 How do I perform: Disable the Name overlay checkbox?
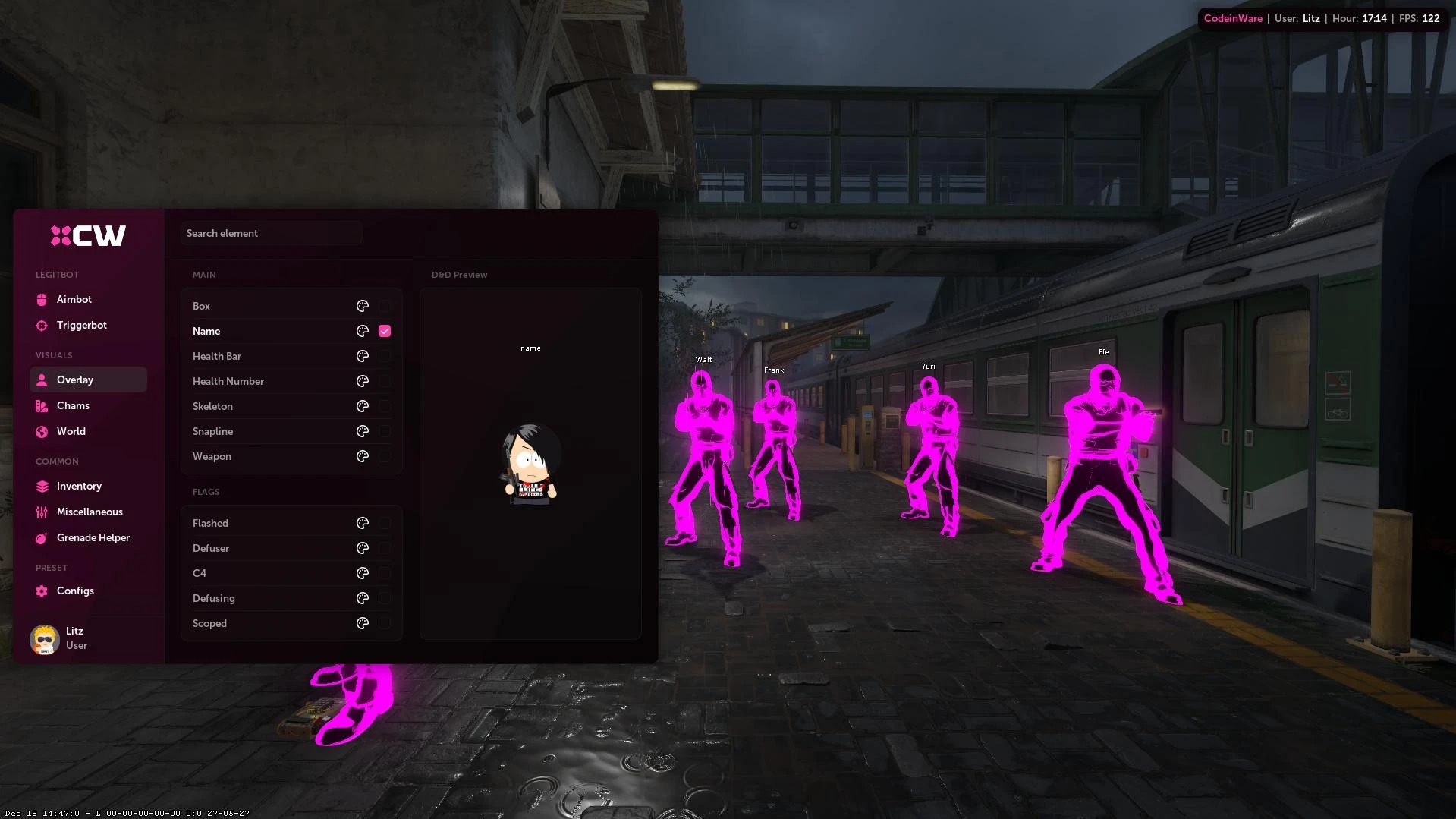coord(385,331)
